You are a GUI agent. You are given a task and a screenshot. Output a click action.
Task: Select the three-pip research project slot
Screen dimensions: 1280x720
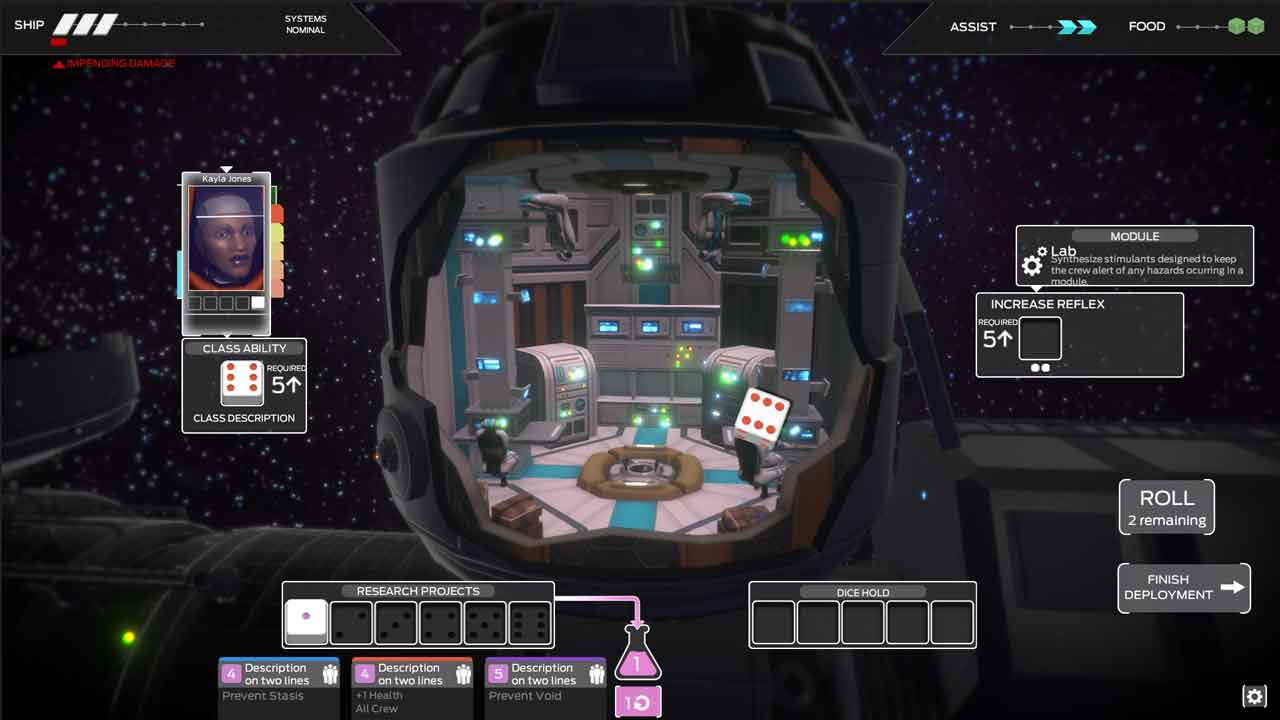[396, 623]
